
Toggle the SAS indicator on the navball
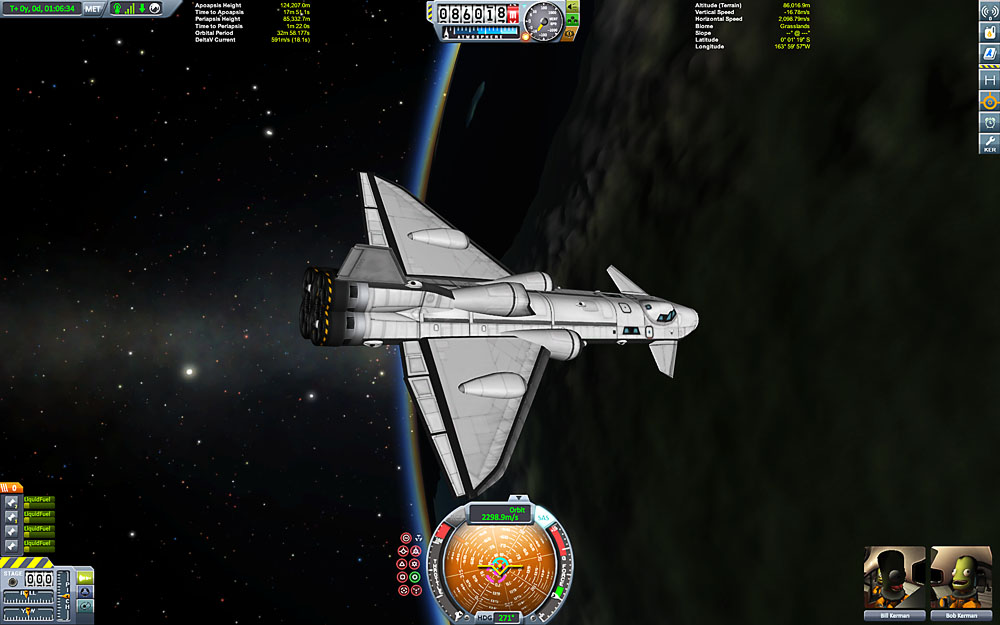544,518
